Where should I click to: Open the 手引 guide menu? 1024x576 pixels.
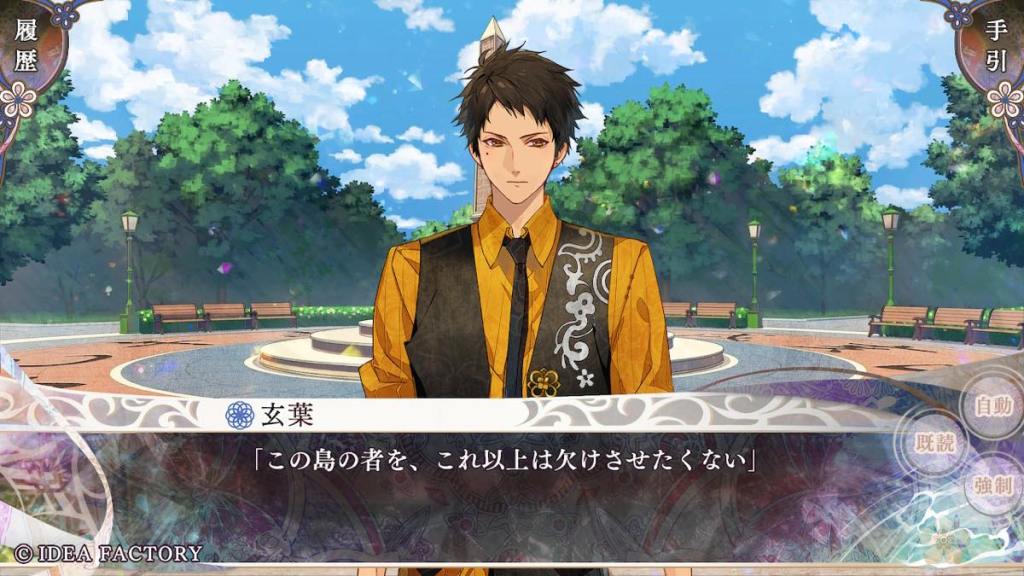coord(998,50)
